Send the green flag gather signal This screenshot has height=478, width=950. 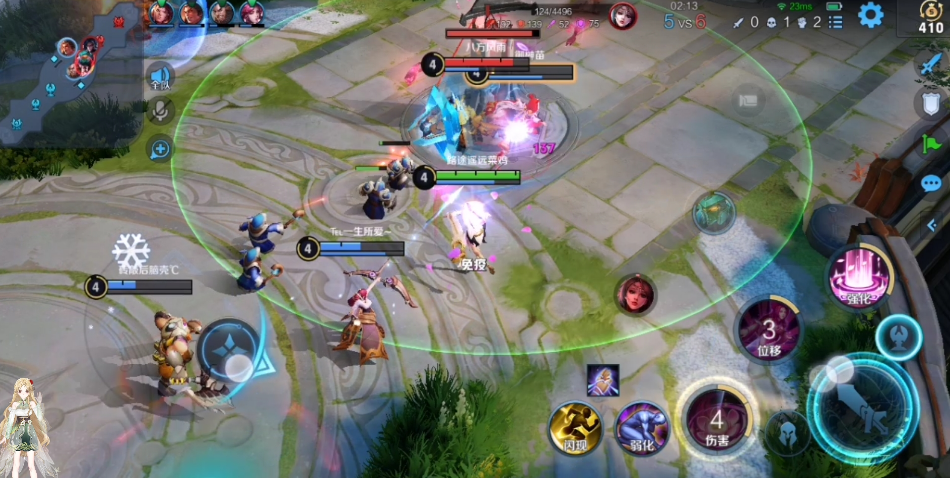[929, 144]
